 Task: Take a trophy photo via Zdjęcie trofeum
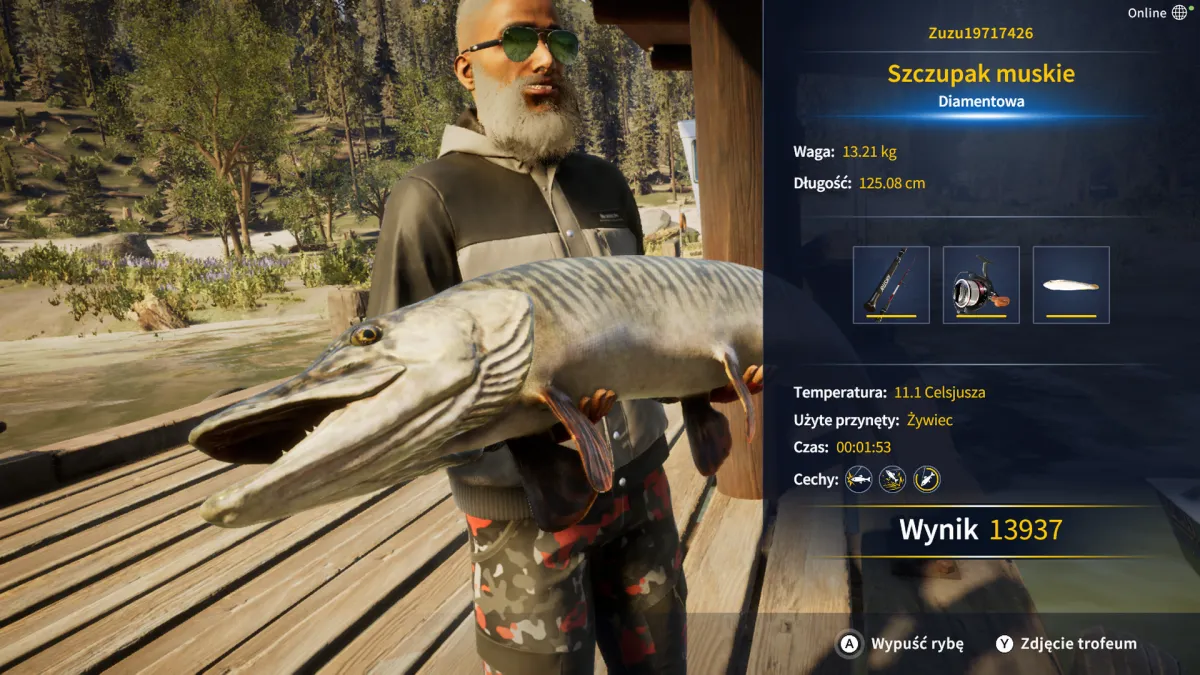click(1066, 644)
